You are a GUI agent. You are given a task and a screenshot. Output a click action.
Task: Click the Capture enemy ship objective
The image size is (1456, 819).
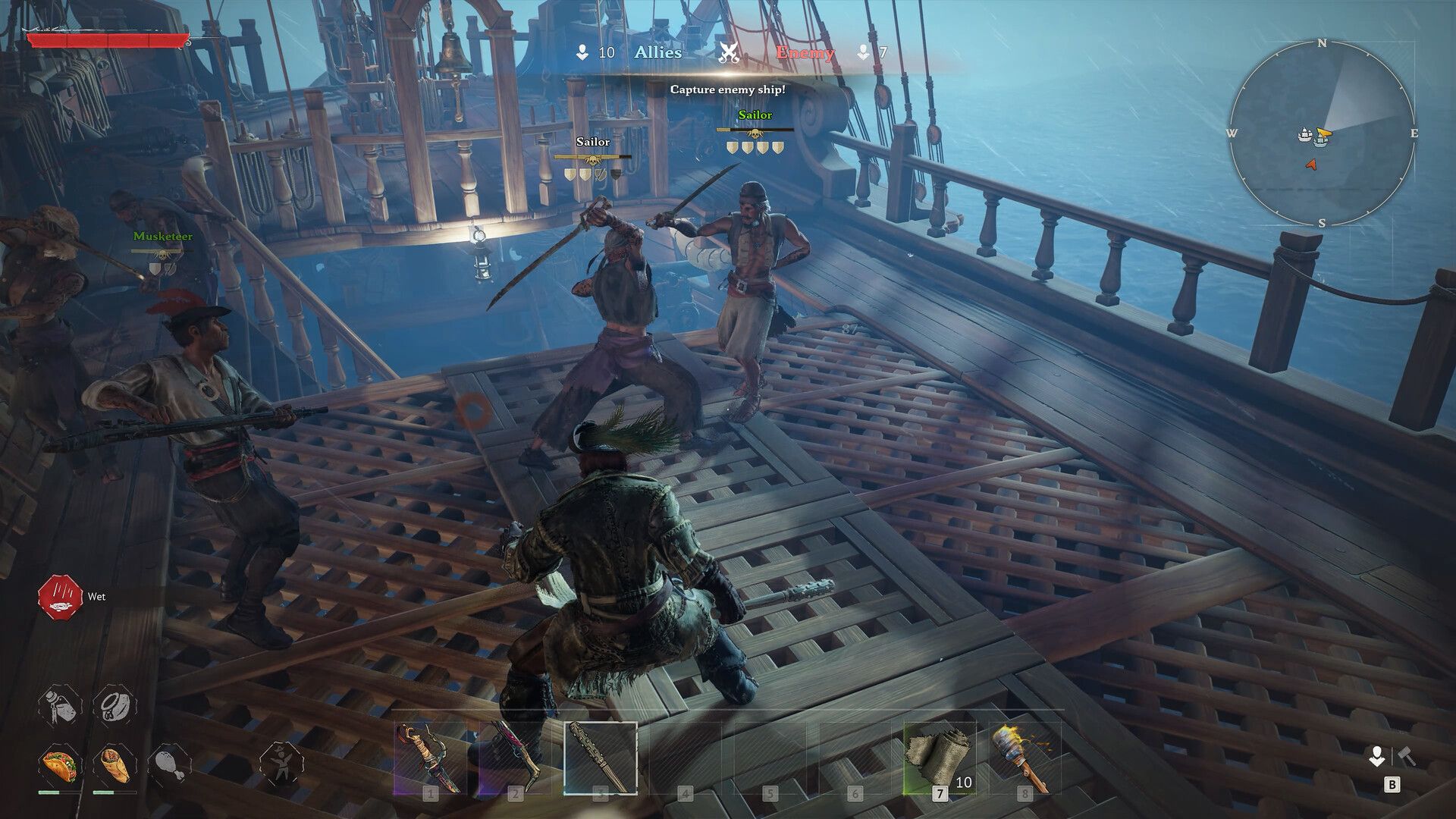tap(727, 89)
